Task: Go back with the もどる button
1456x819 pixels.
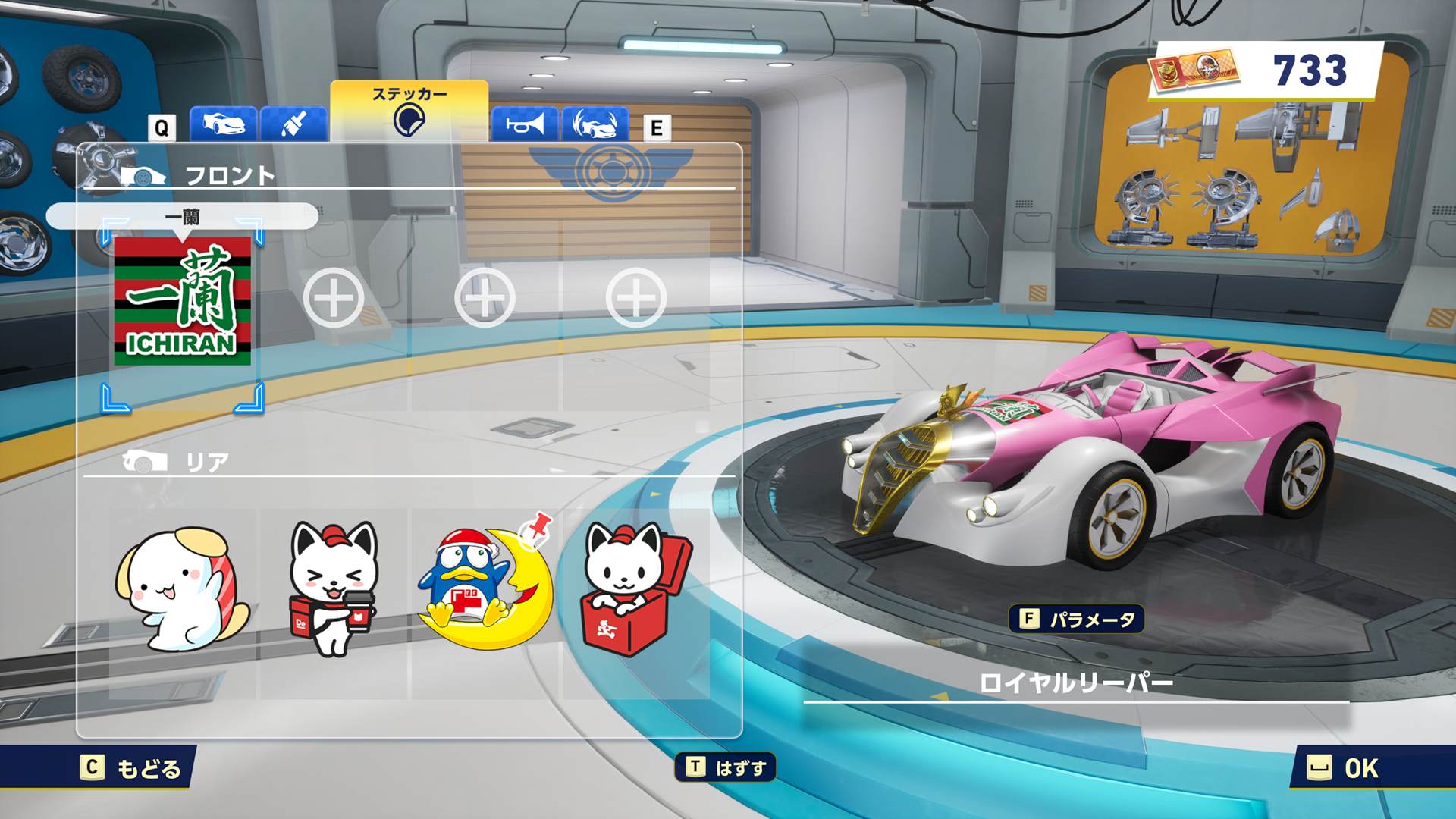Action: 132,768
